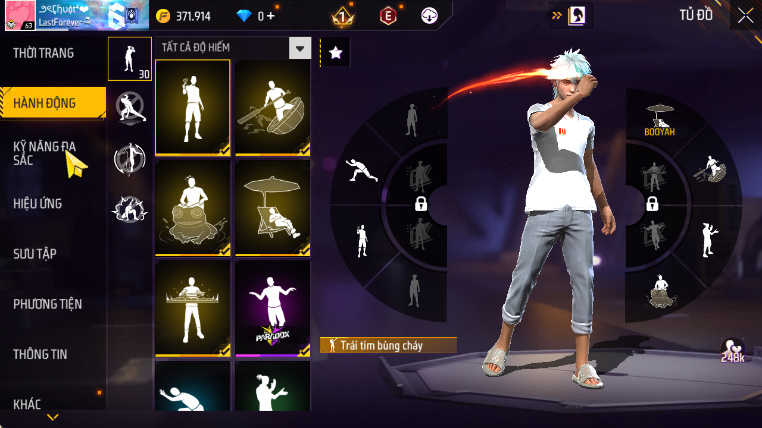Screen dimensions: 762x428
Task: Open Kỹ Năng Đa Sắc section
Action: click(x=44, y=153)
